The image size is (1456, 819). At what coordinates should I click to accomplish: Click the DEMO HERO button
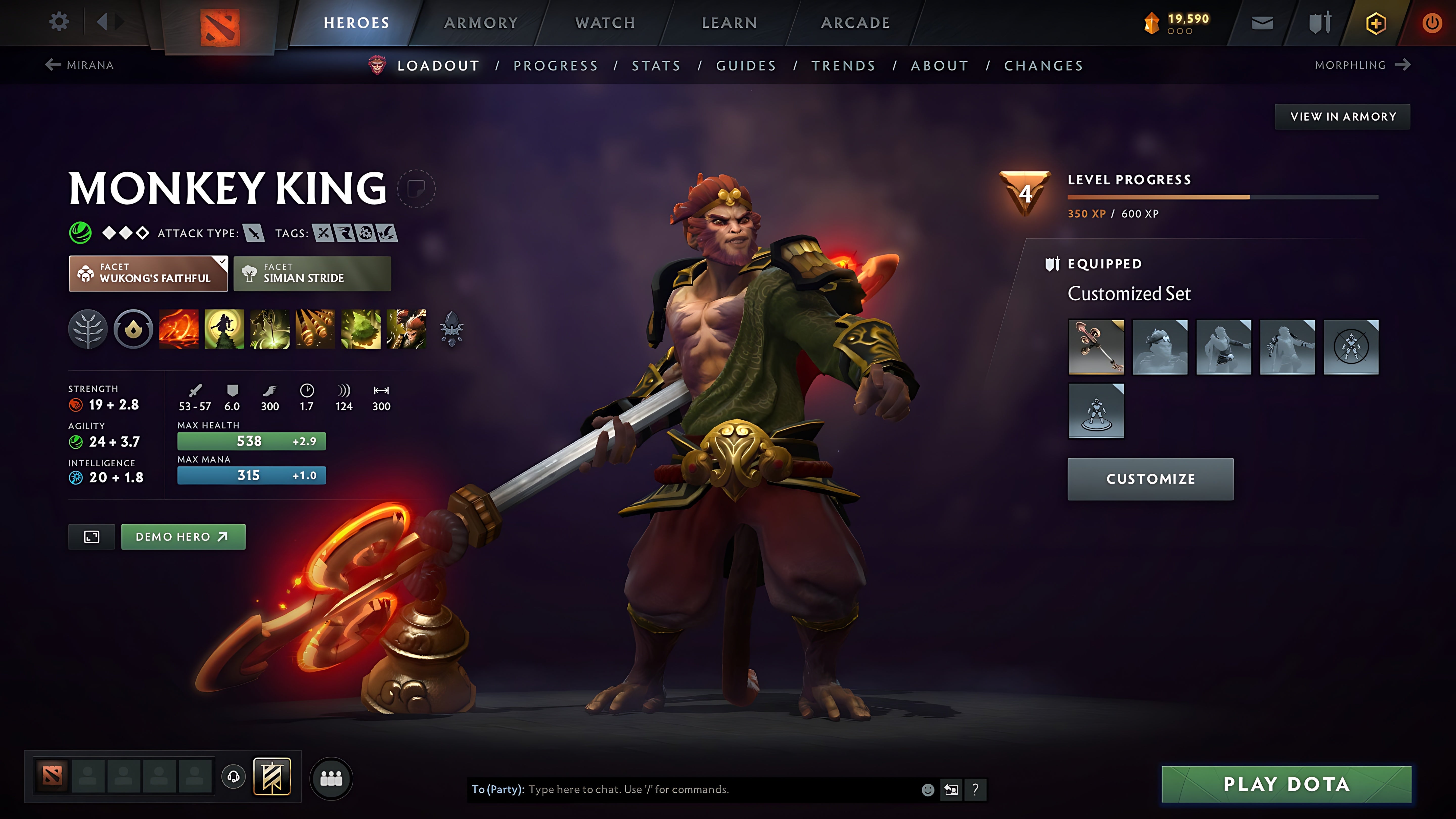(x=183, y=536)
